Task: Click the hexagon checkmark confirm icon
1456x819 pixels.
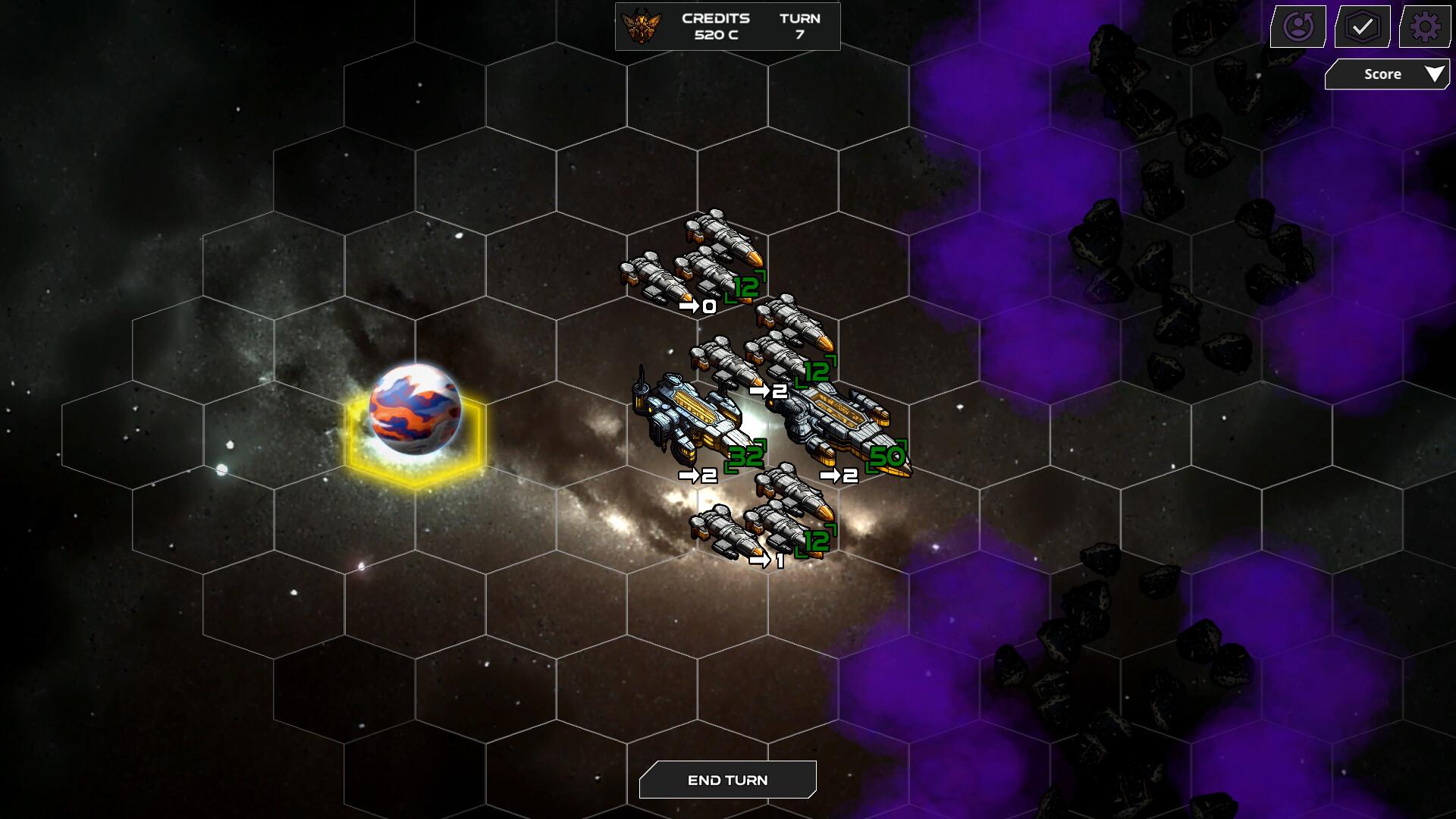Action: point(1361,27)
